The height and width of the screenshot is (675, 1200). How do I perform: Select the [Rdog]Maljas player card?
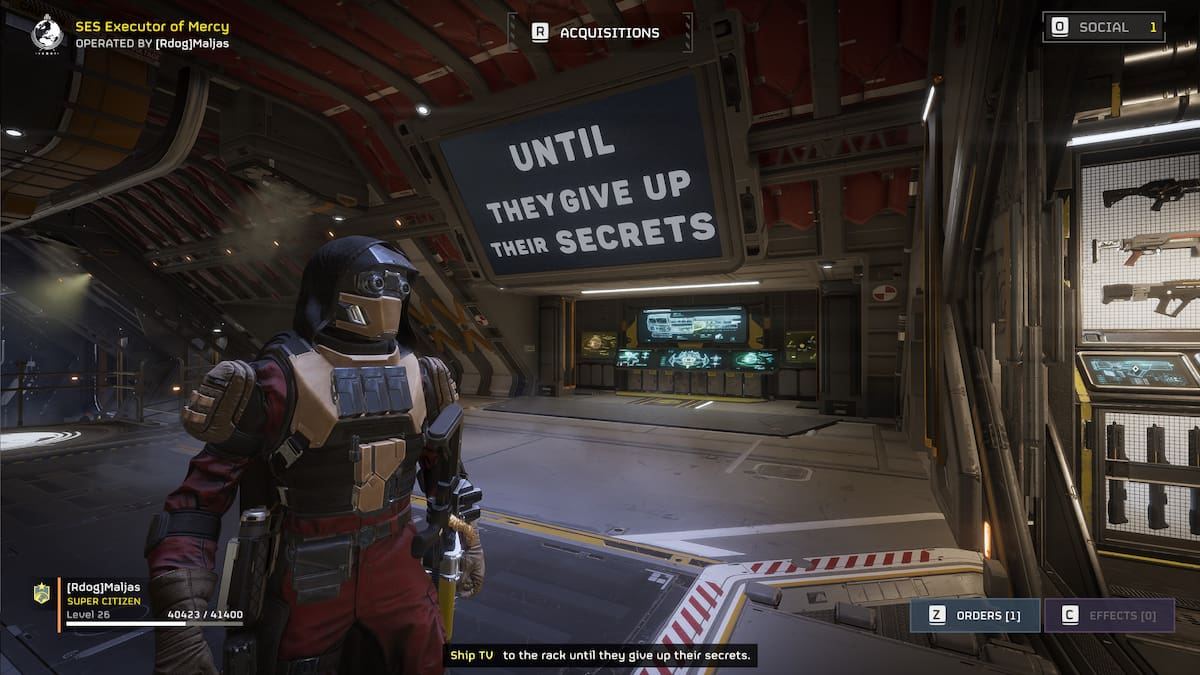click(140, 600)
